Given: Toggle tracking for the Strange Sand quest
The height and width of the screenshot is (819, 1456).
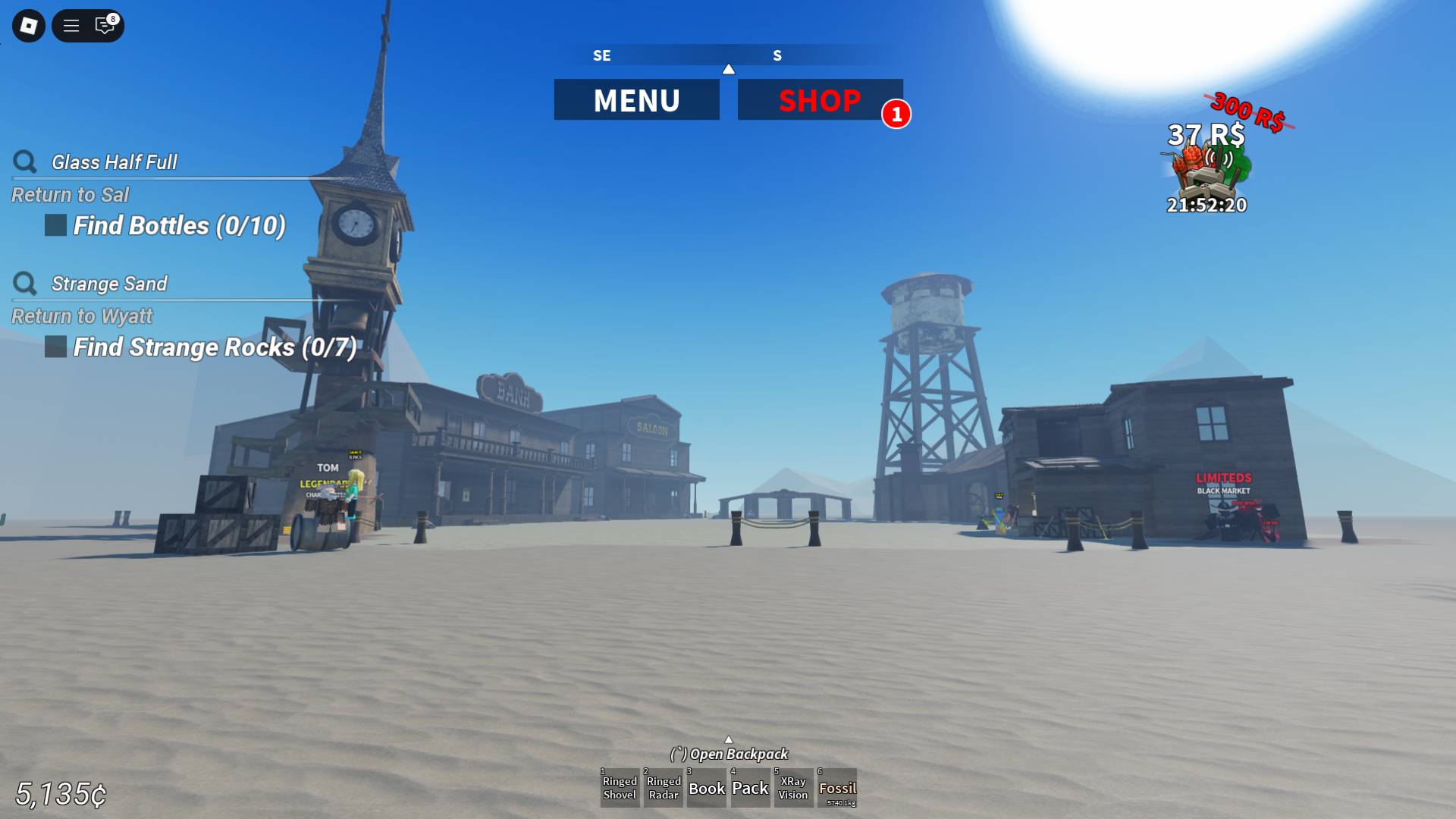Looking at the screenshot, I should pos(25,284).
